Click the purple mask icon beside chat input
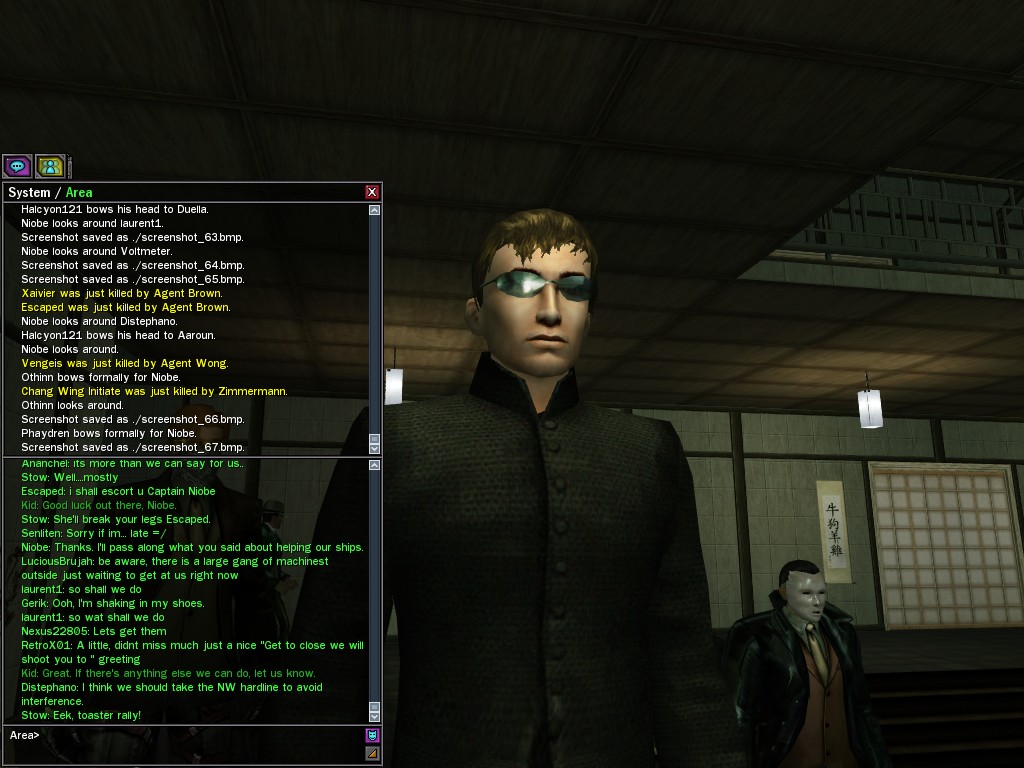Viewport: 1024px width, 768px height. pyautogui.click(x=373, y=736)
